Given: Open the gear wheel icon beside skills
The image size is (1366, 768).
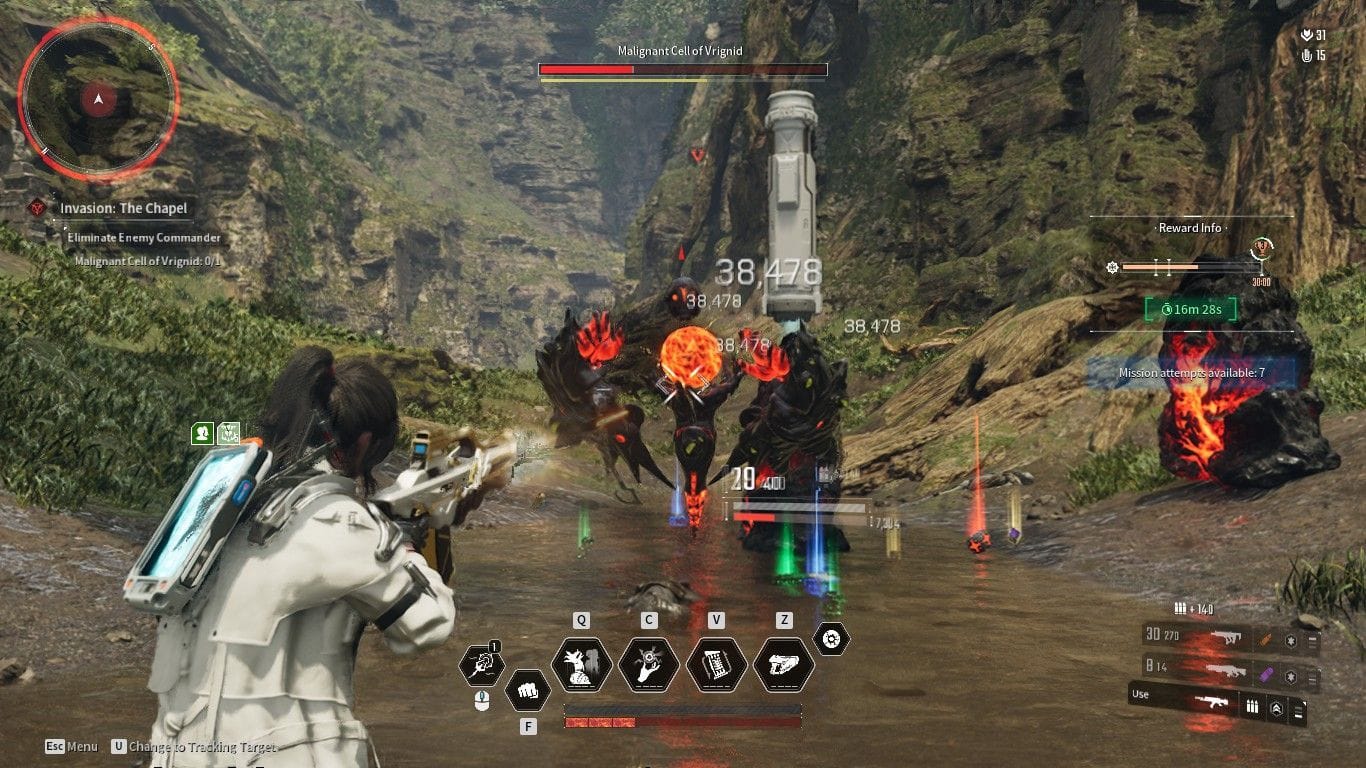Looking at the screenshot, I should [x=830, y=640].
